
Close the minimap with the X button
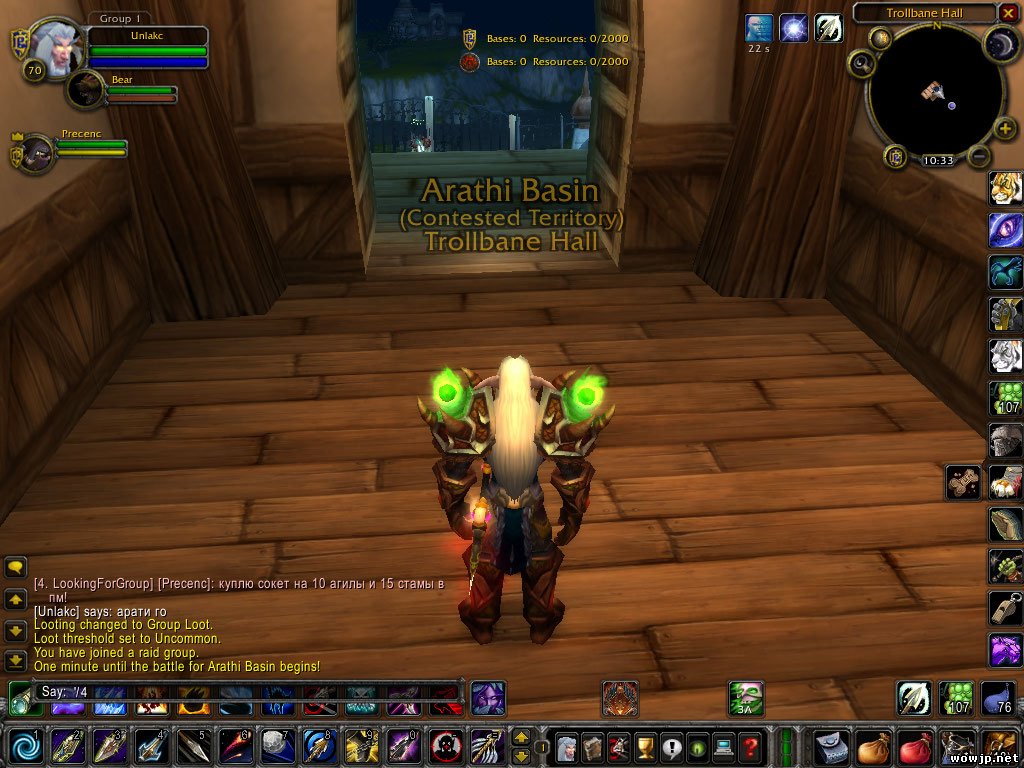point(1009,13)
